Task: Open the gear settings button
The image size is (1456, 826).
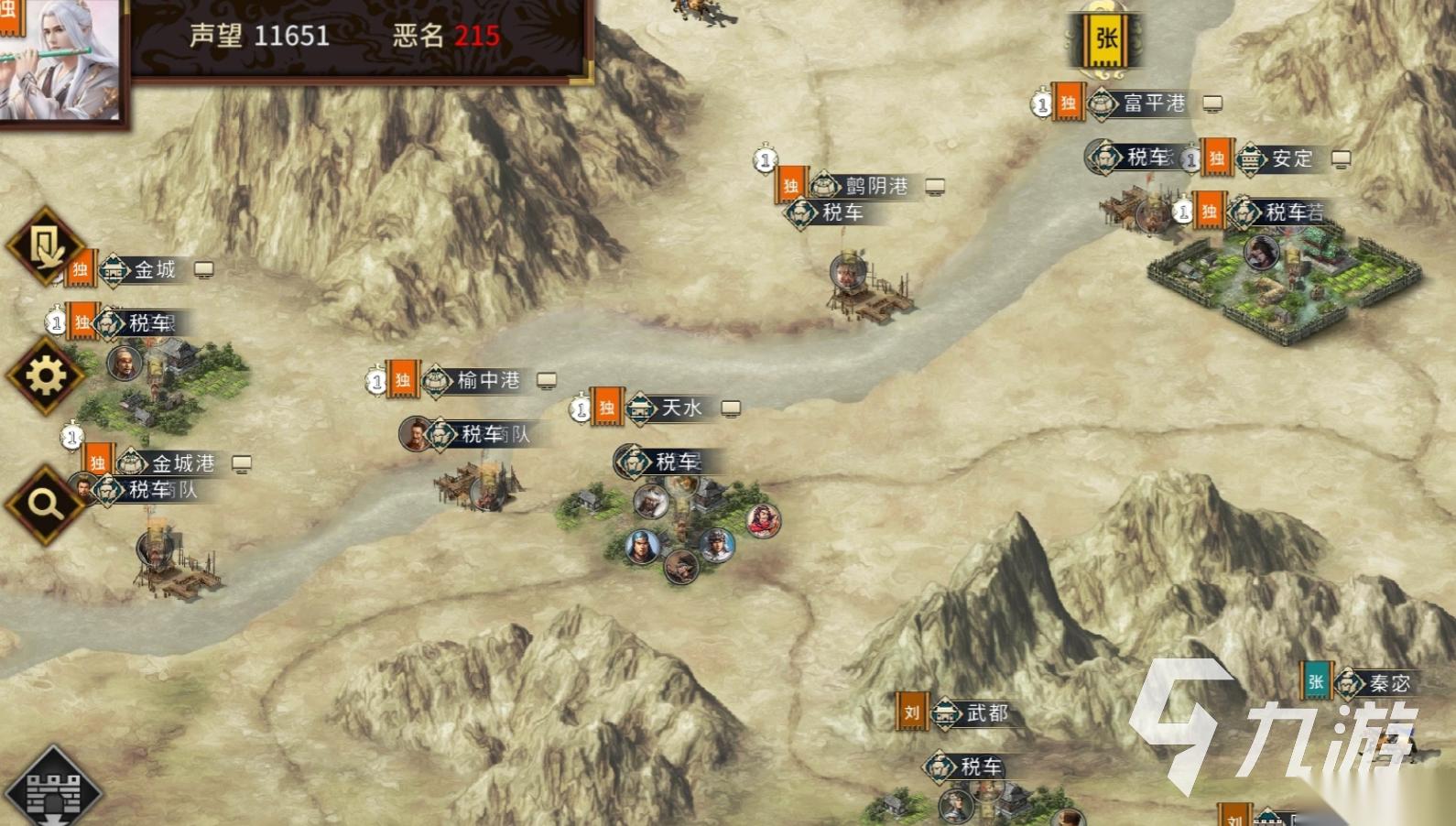Action: (45, 375)
